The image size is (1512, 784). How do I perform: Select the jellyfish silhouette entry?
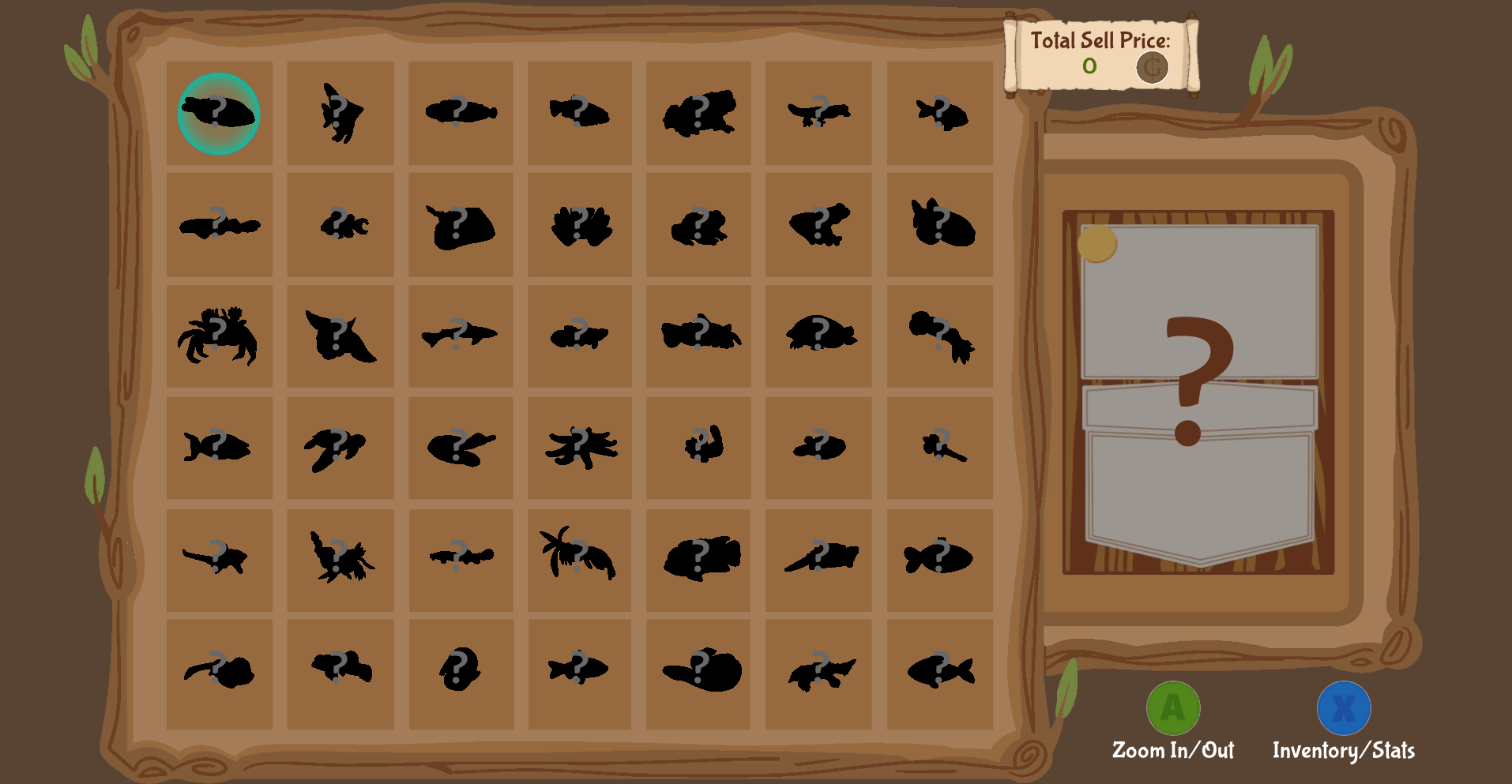[x=581, y=225]
